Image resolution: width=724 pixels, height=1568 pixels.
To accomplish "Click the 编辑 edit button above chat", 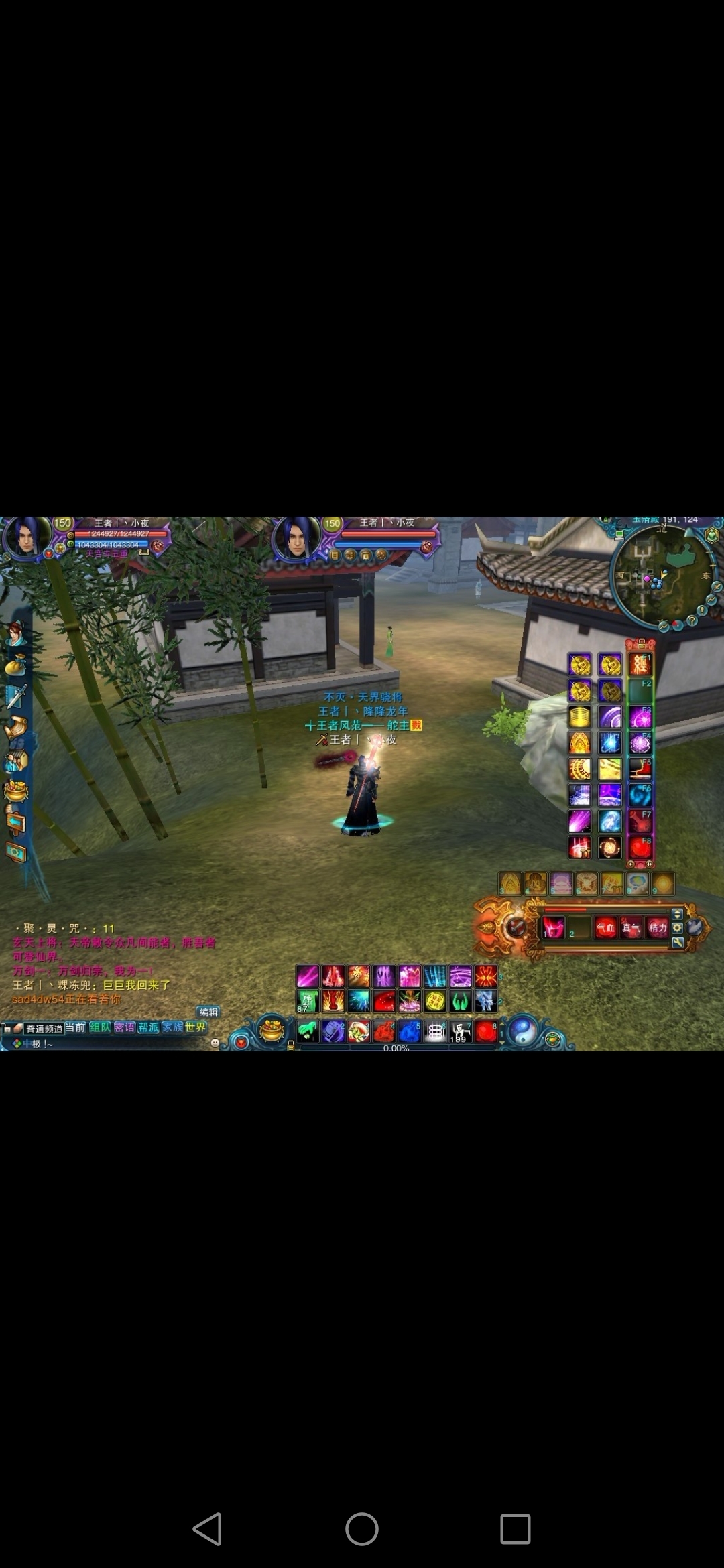I will (208, 1012).
